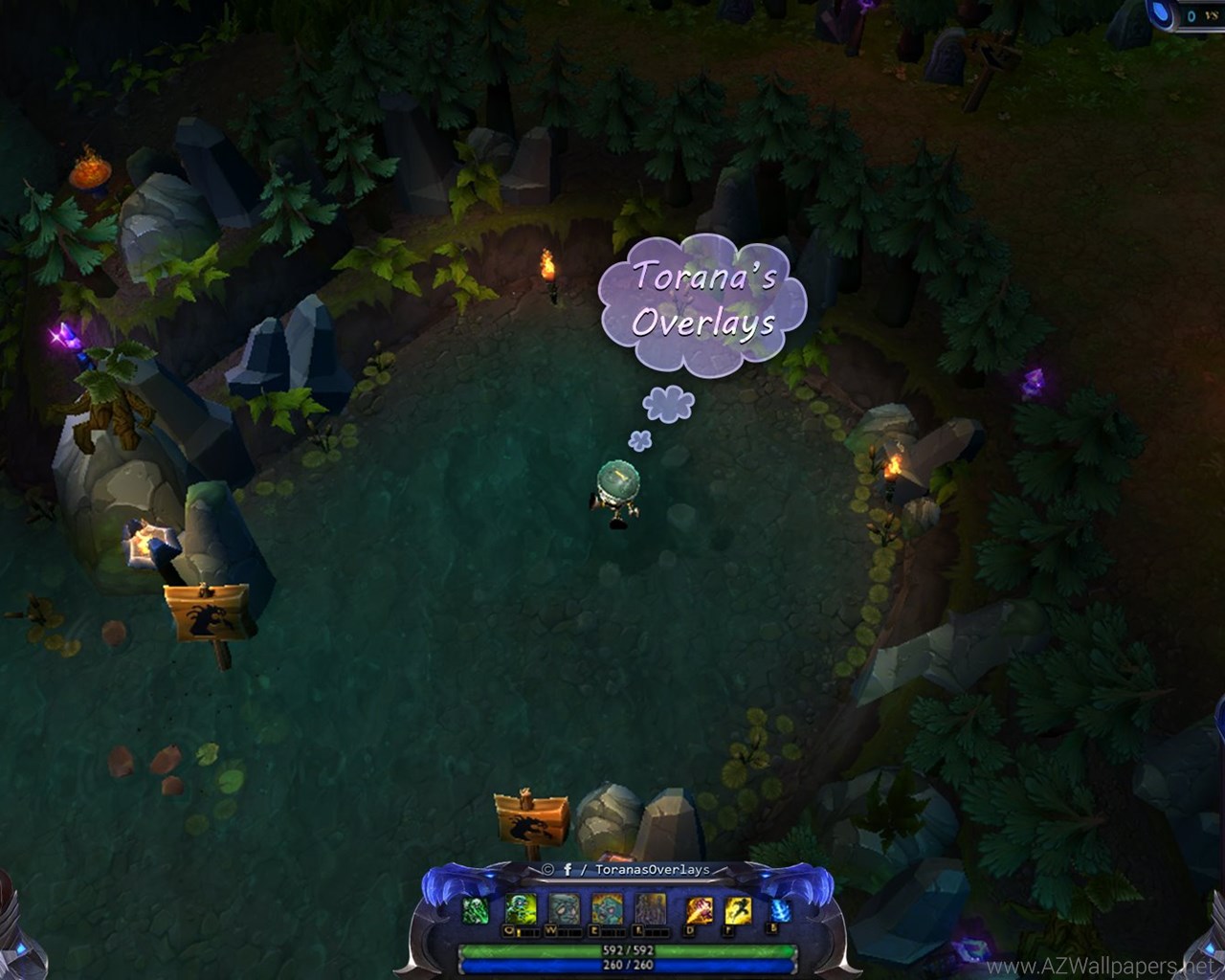Trigger the Curse of the Sad Mummy ultimate
Image resolution: width=1225 pixels, height=980 pixels.
(x=651, y=908)
